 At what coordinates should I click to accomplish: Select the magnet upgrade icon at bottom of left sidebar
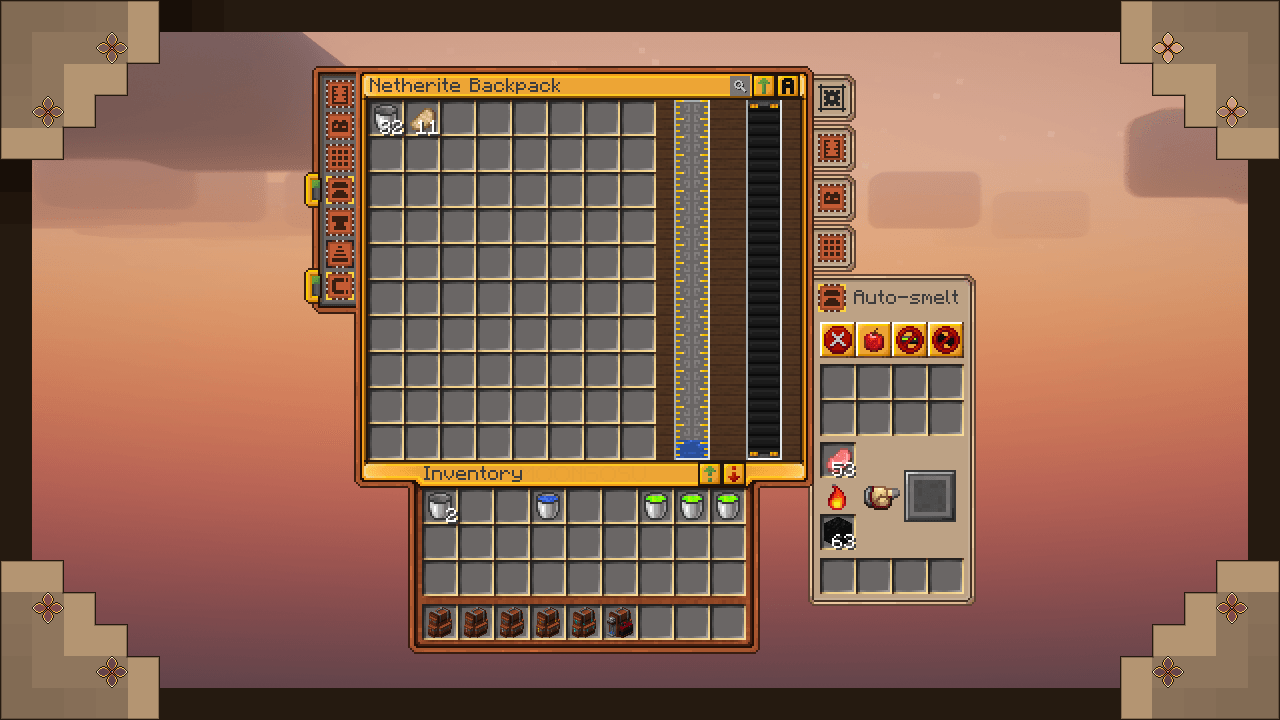(340, 283)
